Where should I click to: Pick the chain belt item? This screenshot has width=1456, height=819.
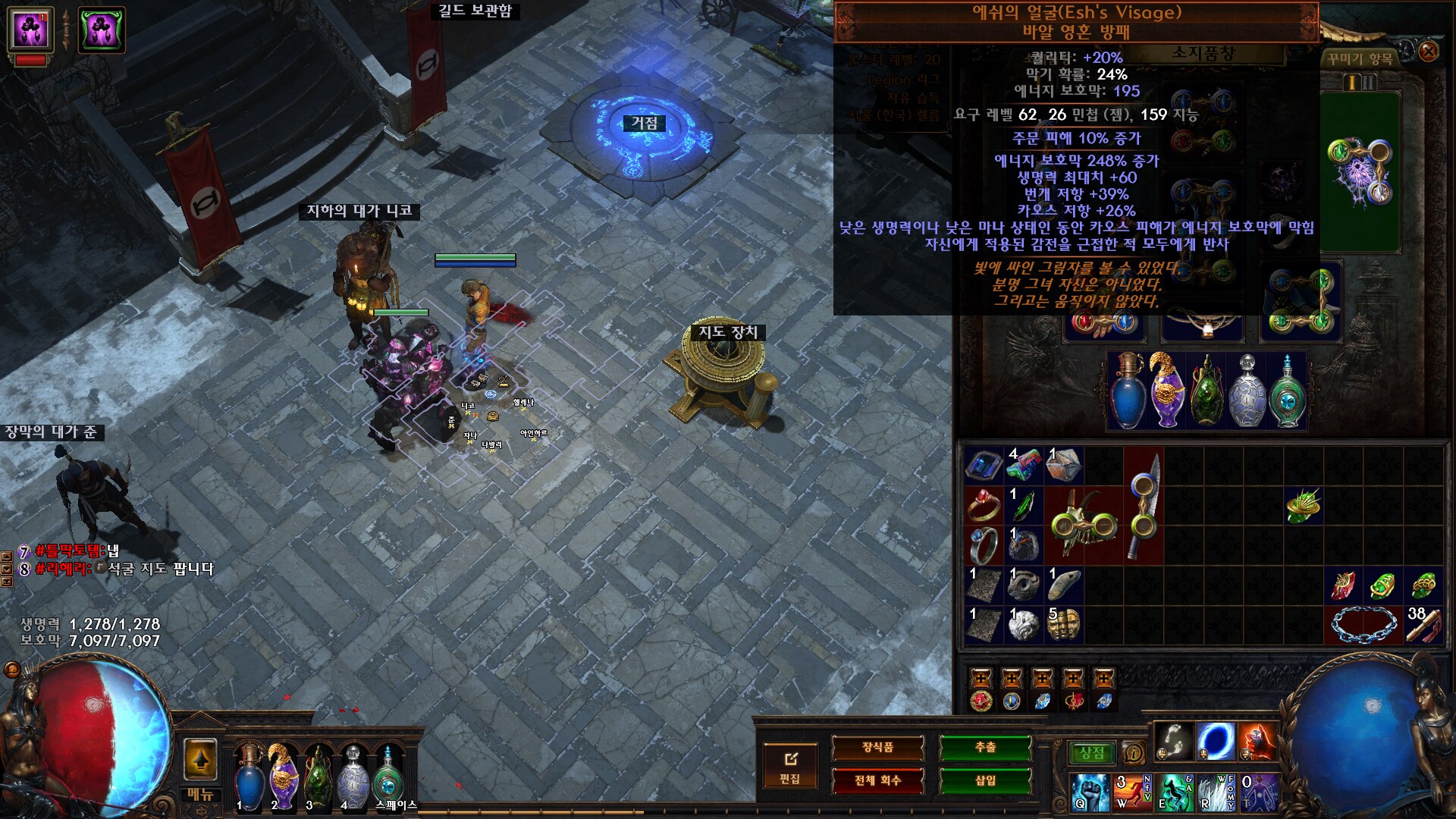coord(1362,625)
